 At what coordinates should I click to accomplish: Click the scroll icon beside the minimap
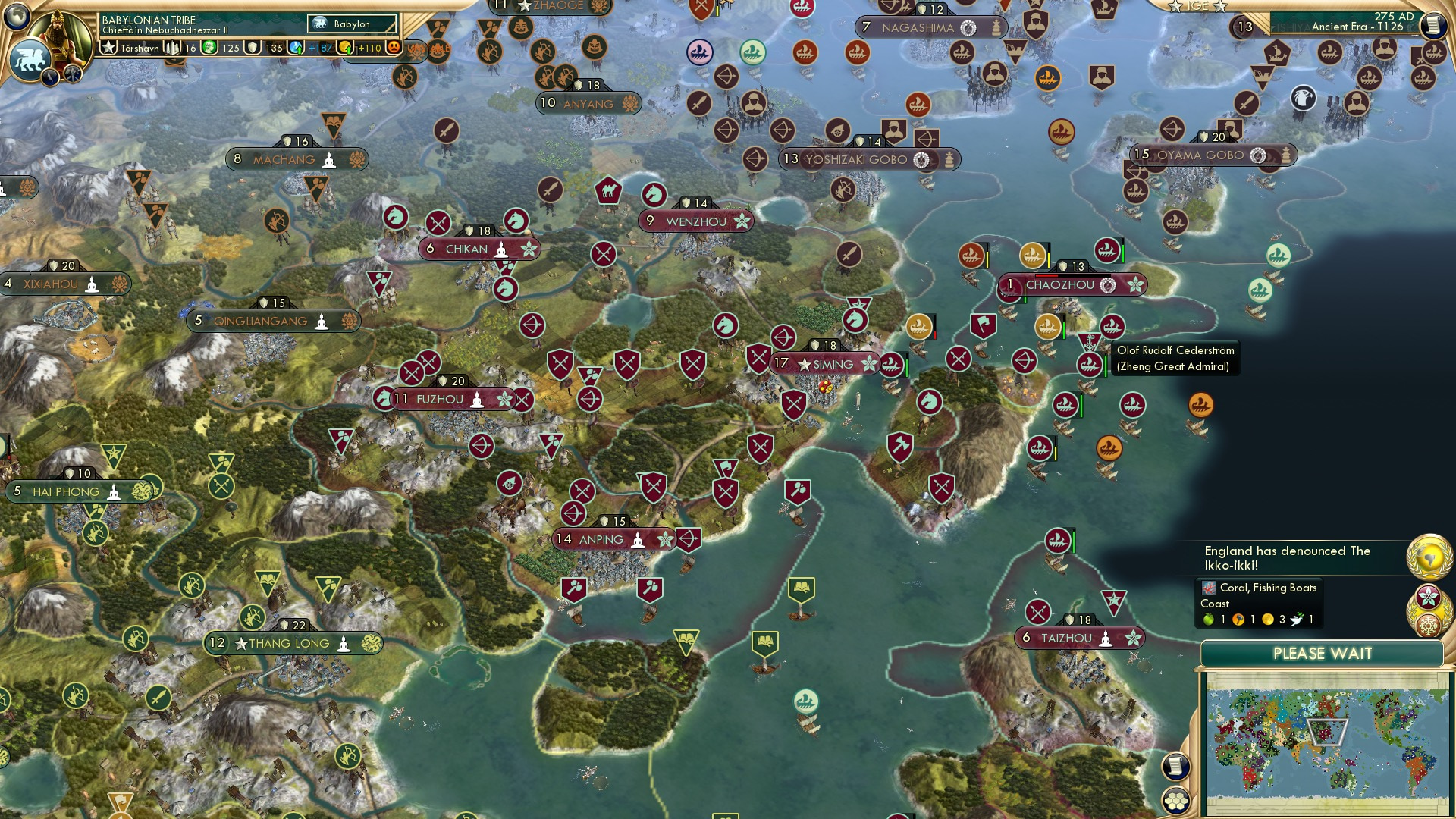click(x=1175, y=768)
